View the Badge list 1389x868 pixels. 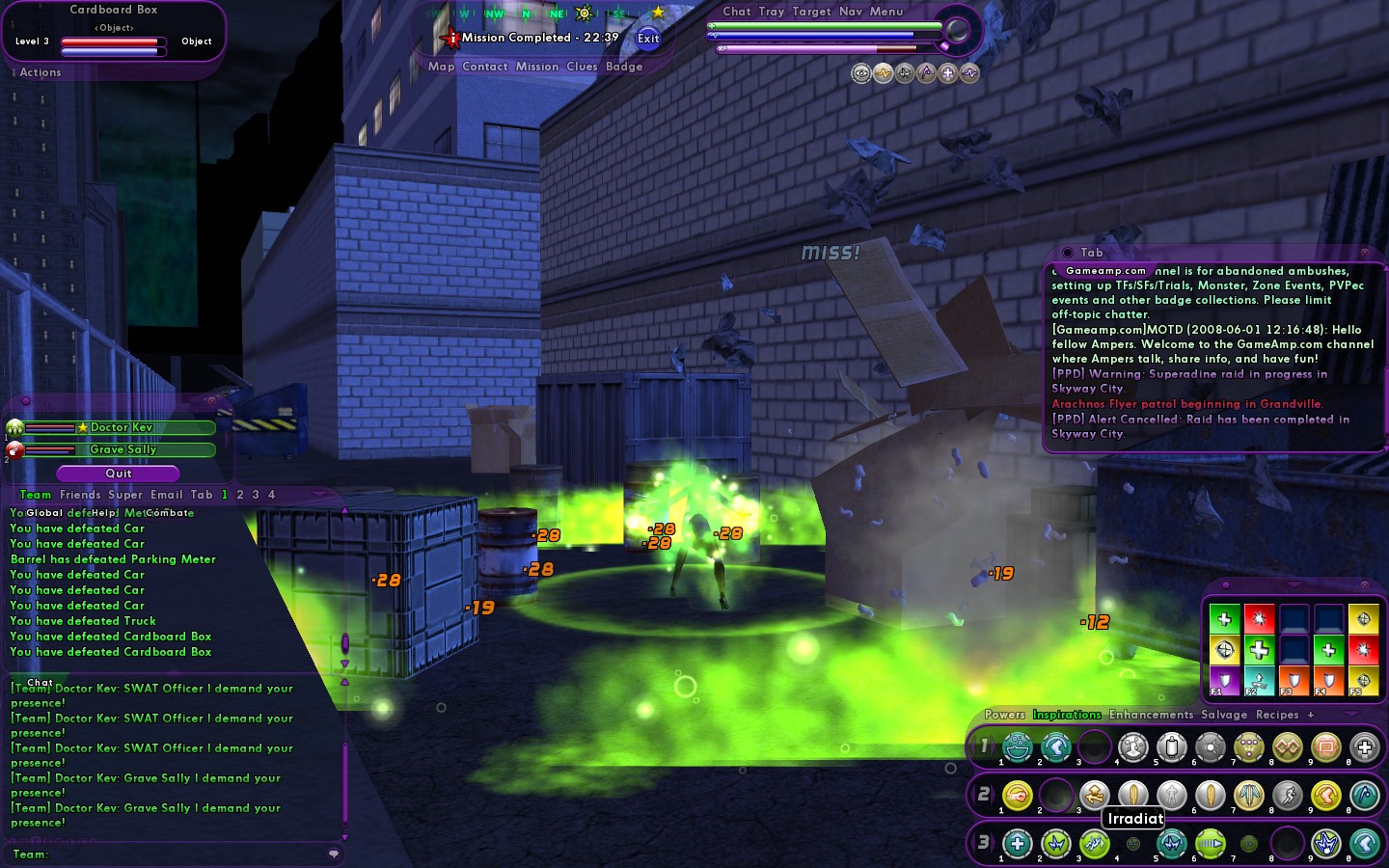(x=624, y=67)
